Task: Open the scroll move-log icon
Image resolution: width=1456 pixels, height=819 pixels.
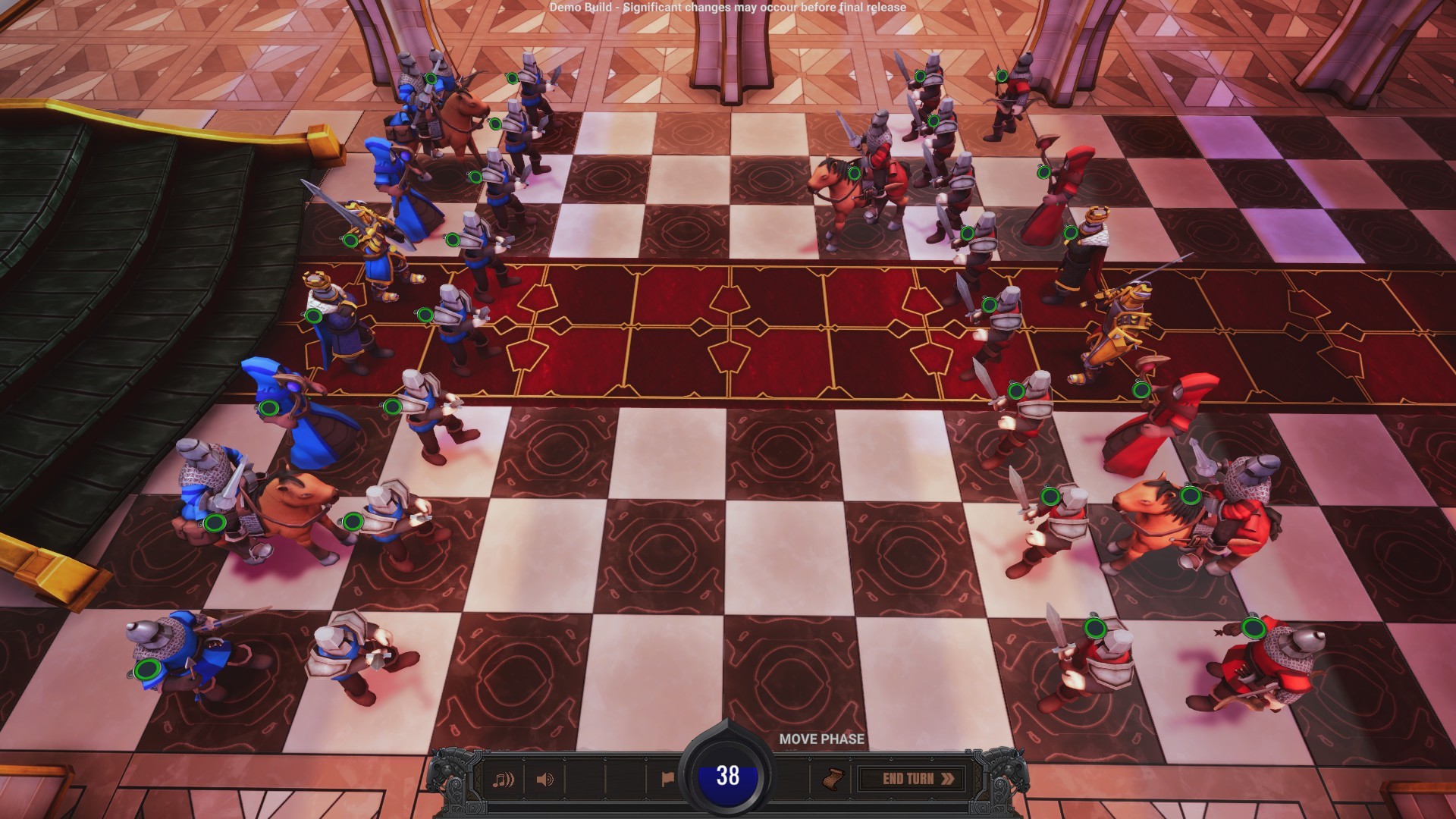Action: point(832,779)
